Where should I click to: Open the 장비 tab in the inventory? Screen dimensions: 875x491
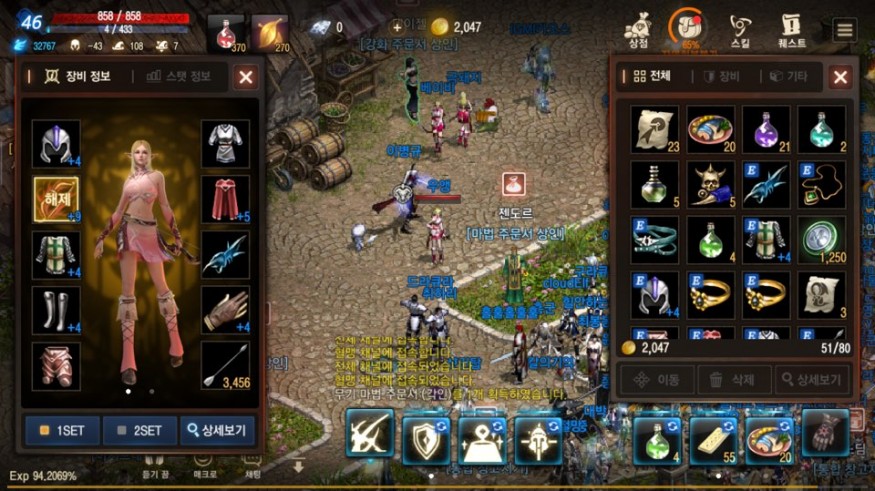[x=721, y=76]
